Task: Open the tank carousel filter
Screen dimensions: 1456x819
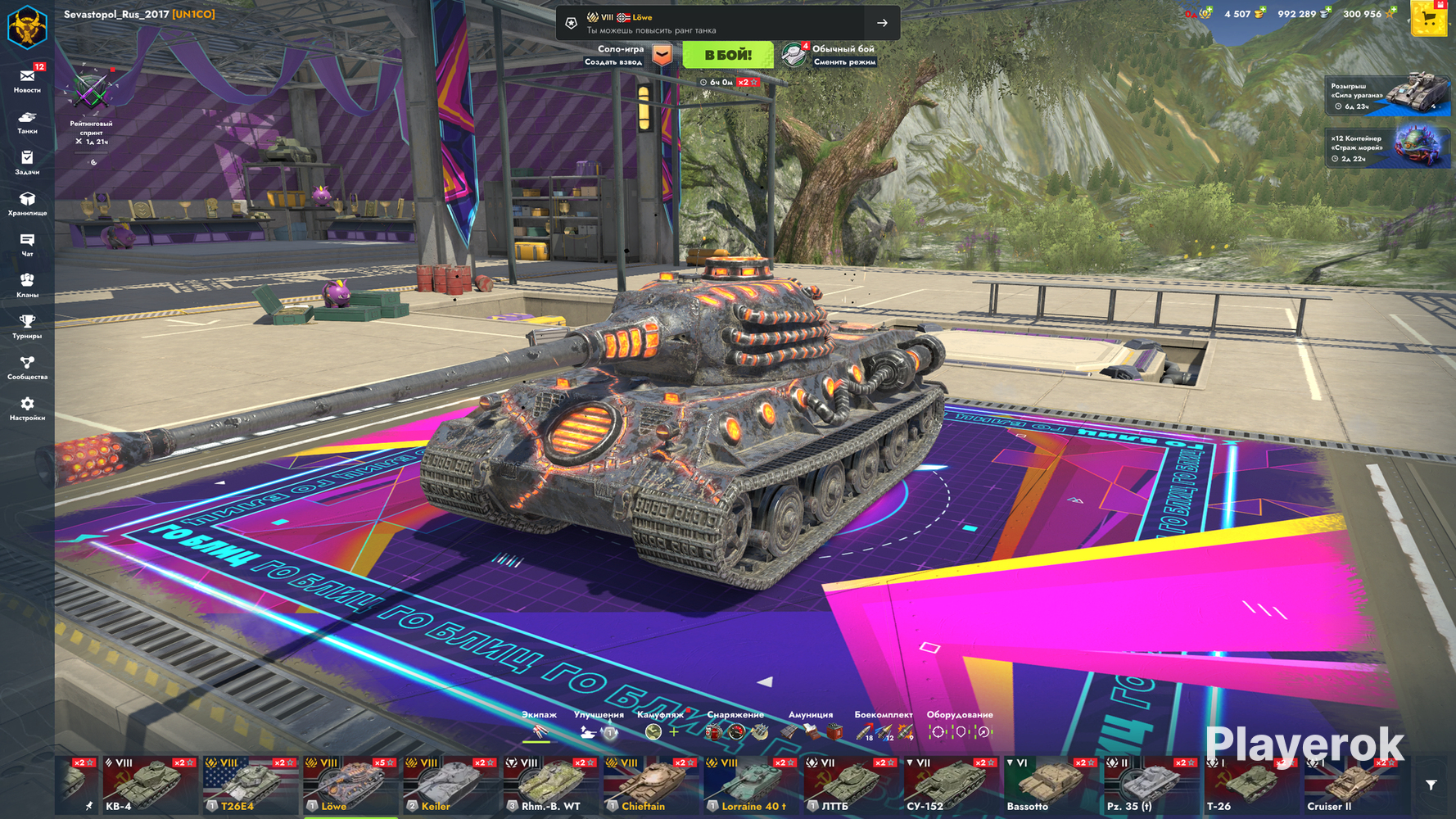Action: (x=1431, y=785)
